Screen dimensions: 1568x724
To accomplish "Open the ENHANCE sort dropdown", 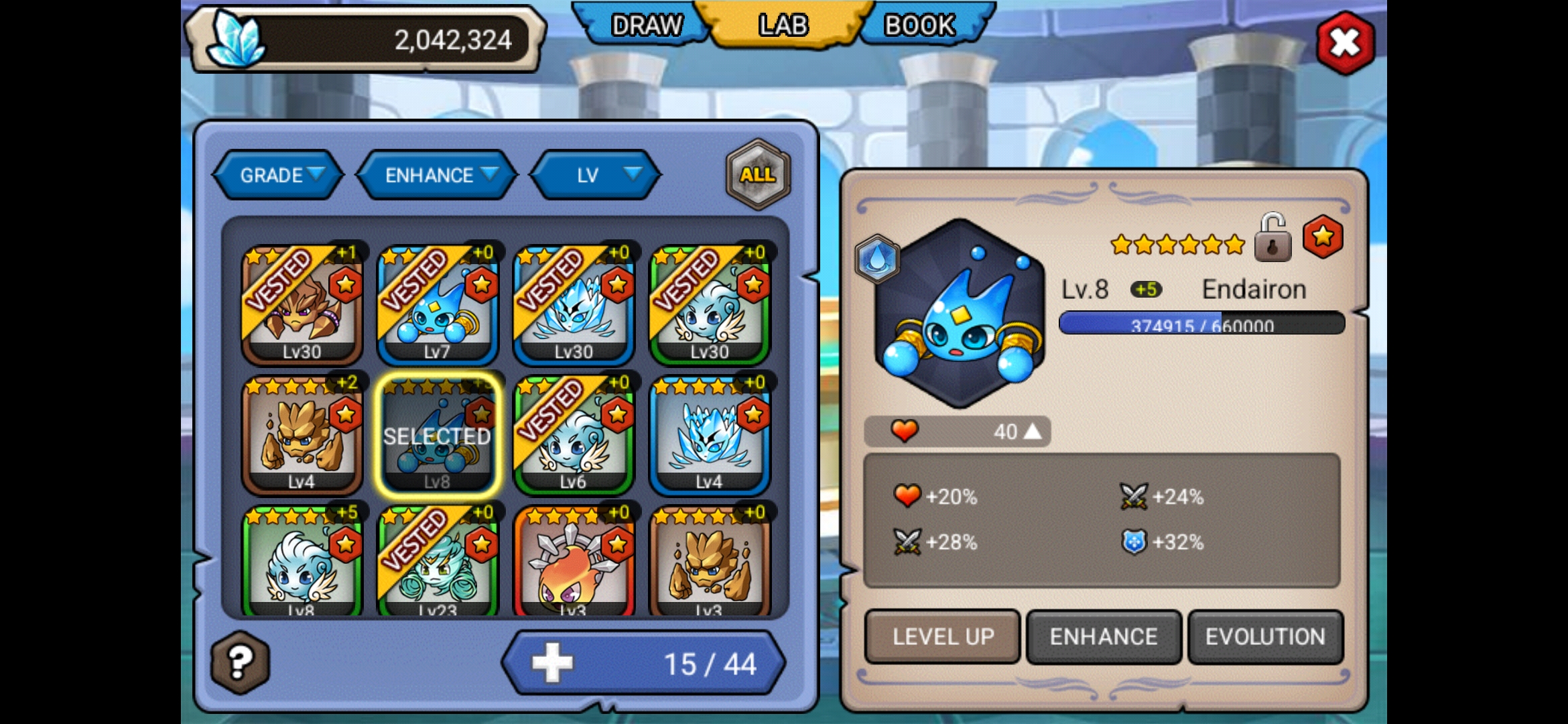I will [x=438, y=175].
